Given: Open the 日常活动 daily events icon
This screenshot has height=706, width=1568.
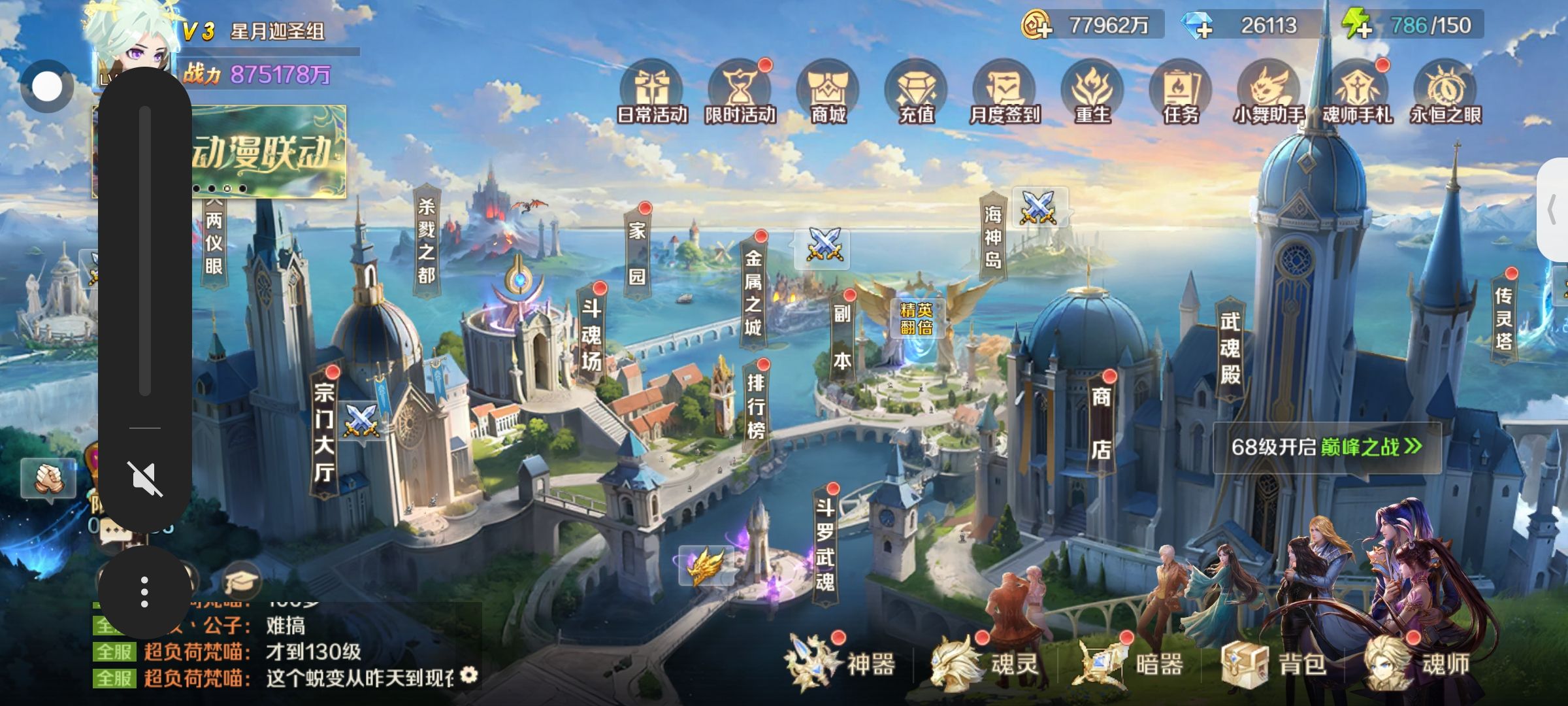Looking at the screenshot, I should pyautogui.click(x=651, y=93).
